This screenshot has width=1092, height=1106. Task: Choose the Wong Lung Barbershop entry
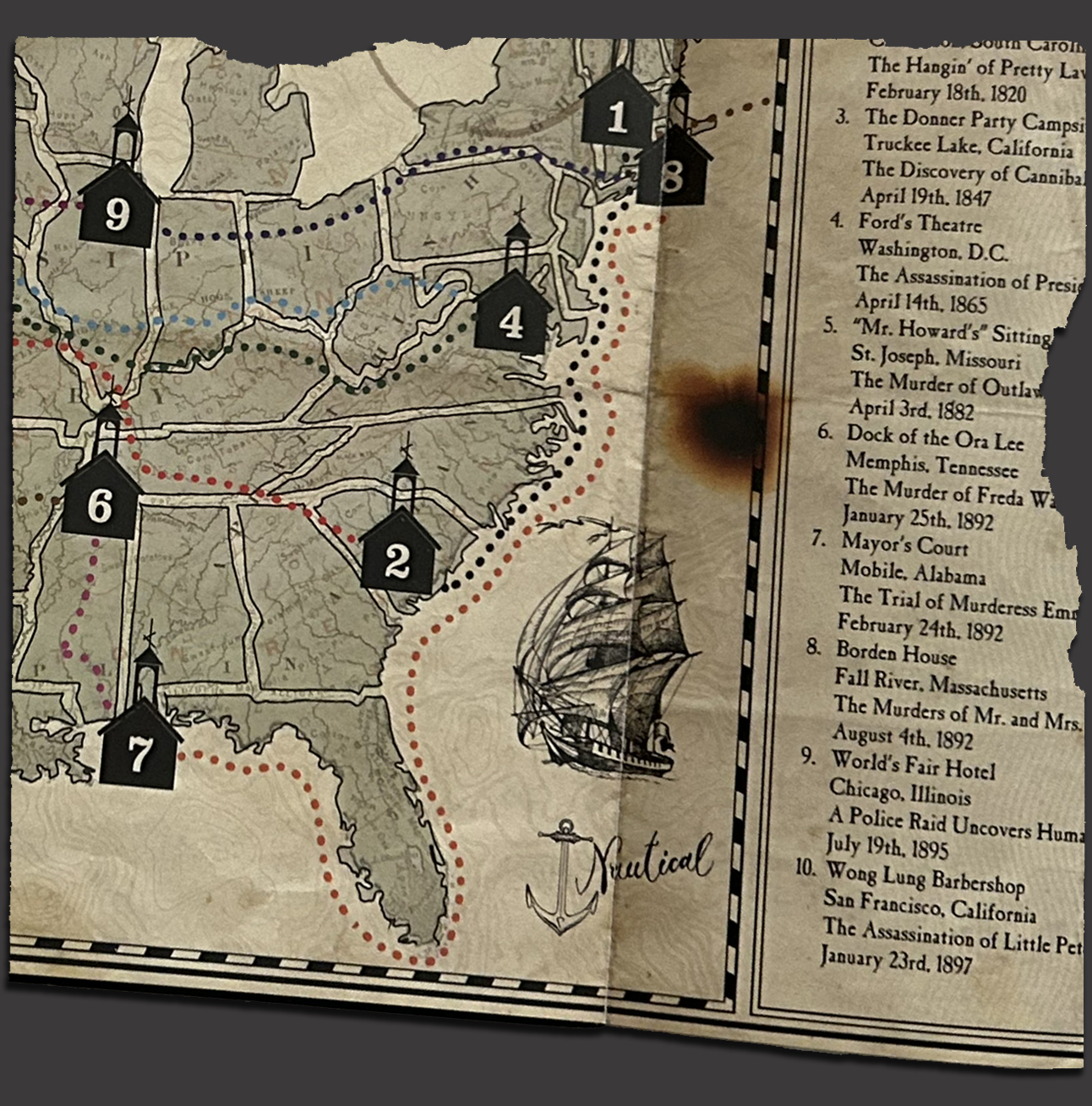pos(925,877)
